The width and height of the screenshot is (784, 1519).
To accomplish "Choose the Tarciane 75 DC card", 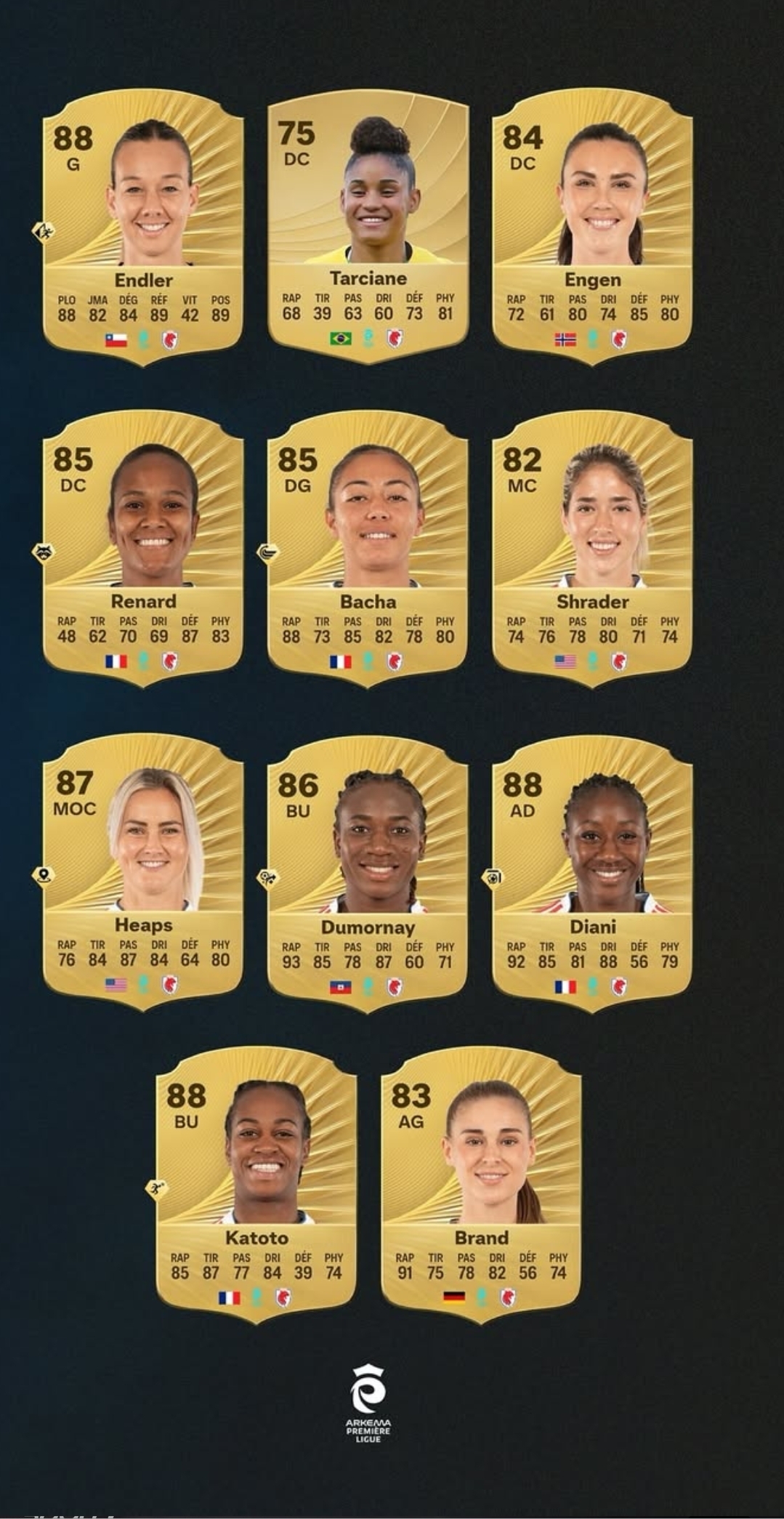I will [368, 225].
